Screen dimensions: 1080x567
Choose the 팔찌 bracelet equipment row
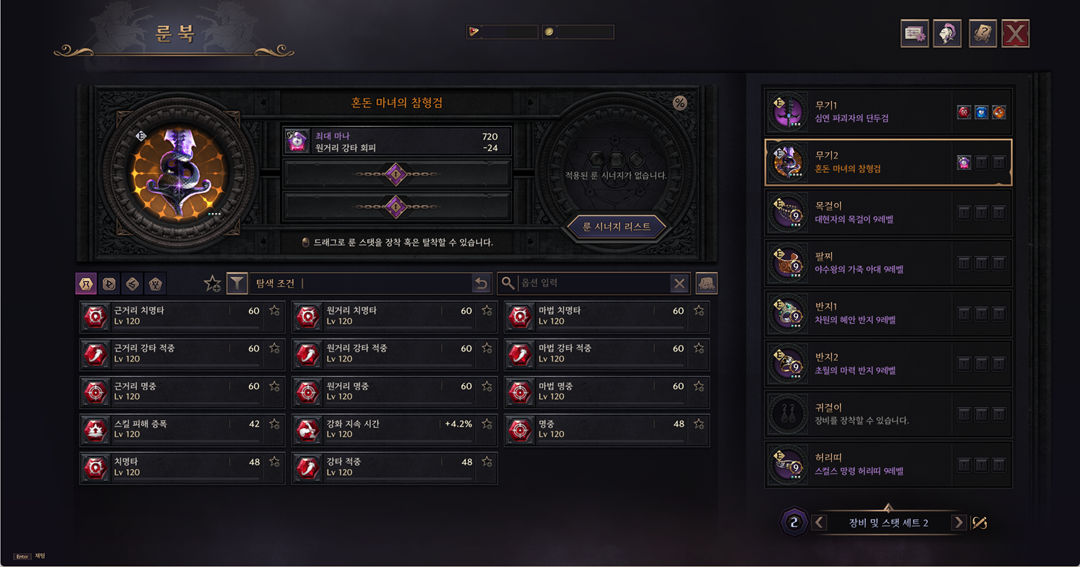888,263
